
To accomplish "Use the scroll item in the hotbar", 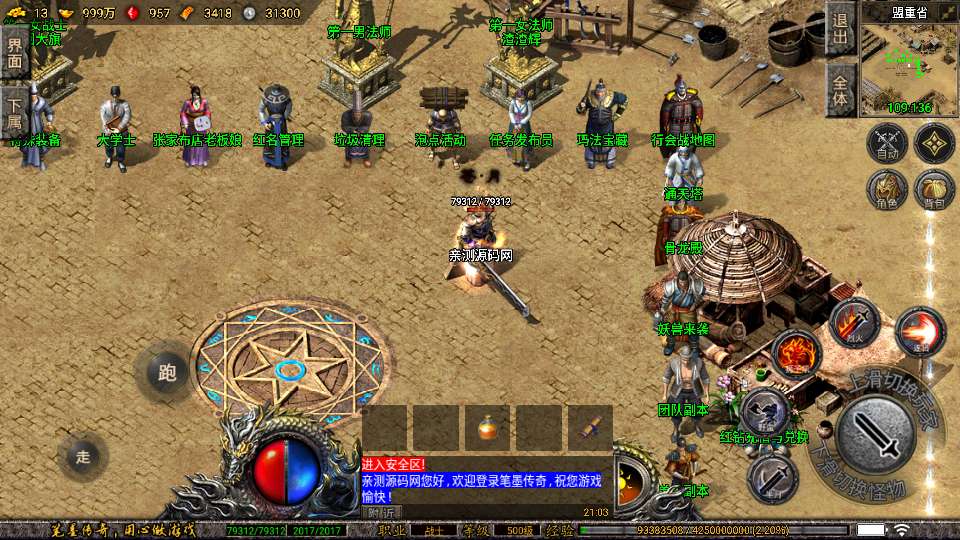I will [590, 428].
